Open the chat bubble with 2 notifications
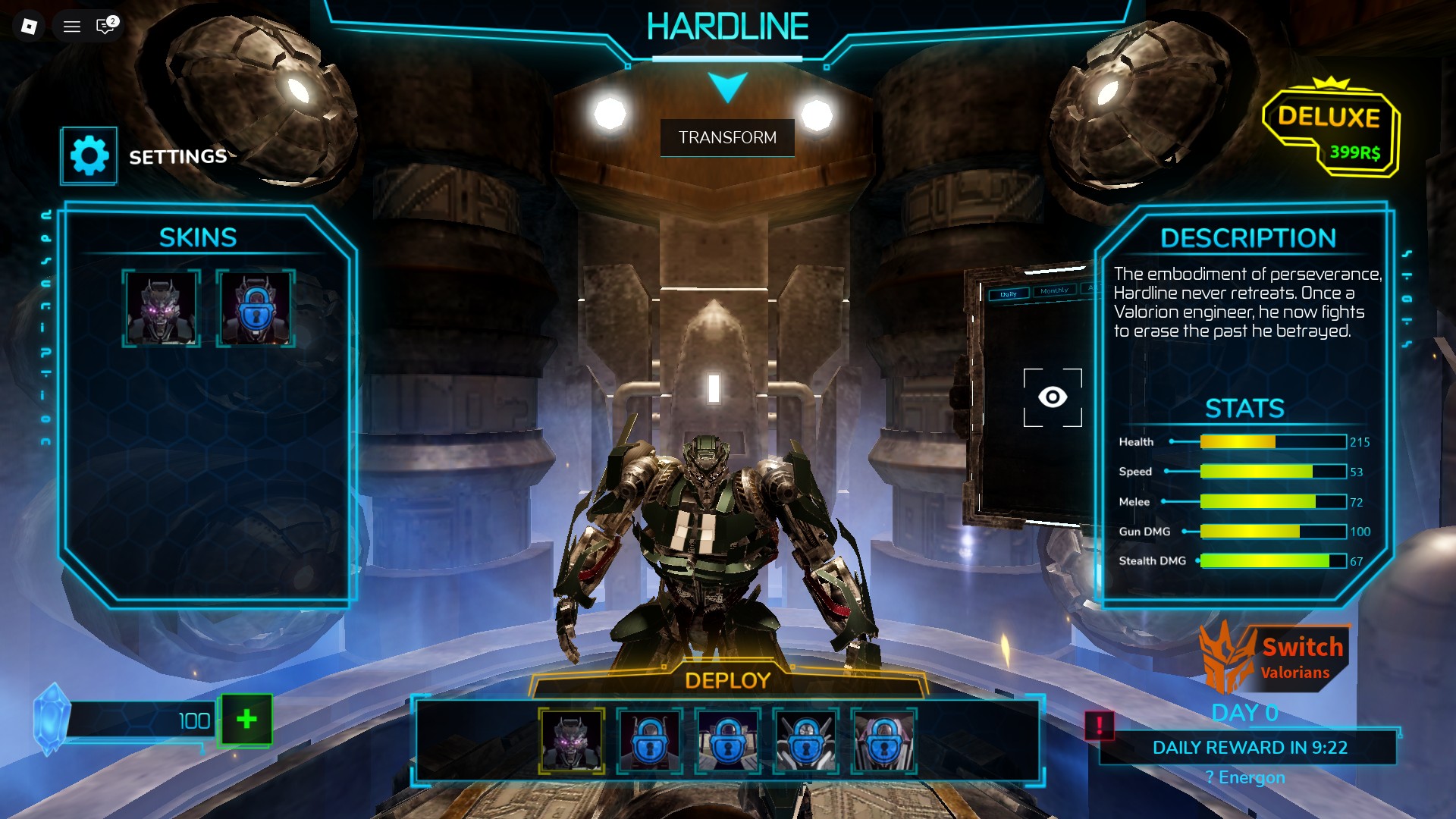Screen dimensions: 1456x819 pos(104,26)
